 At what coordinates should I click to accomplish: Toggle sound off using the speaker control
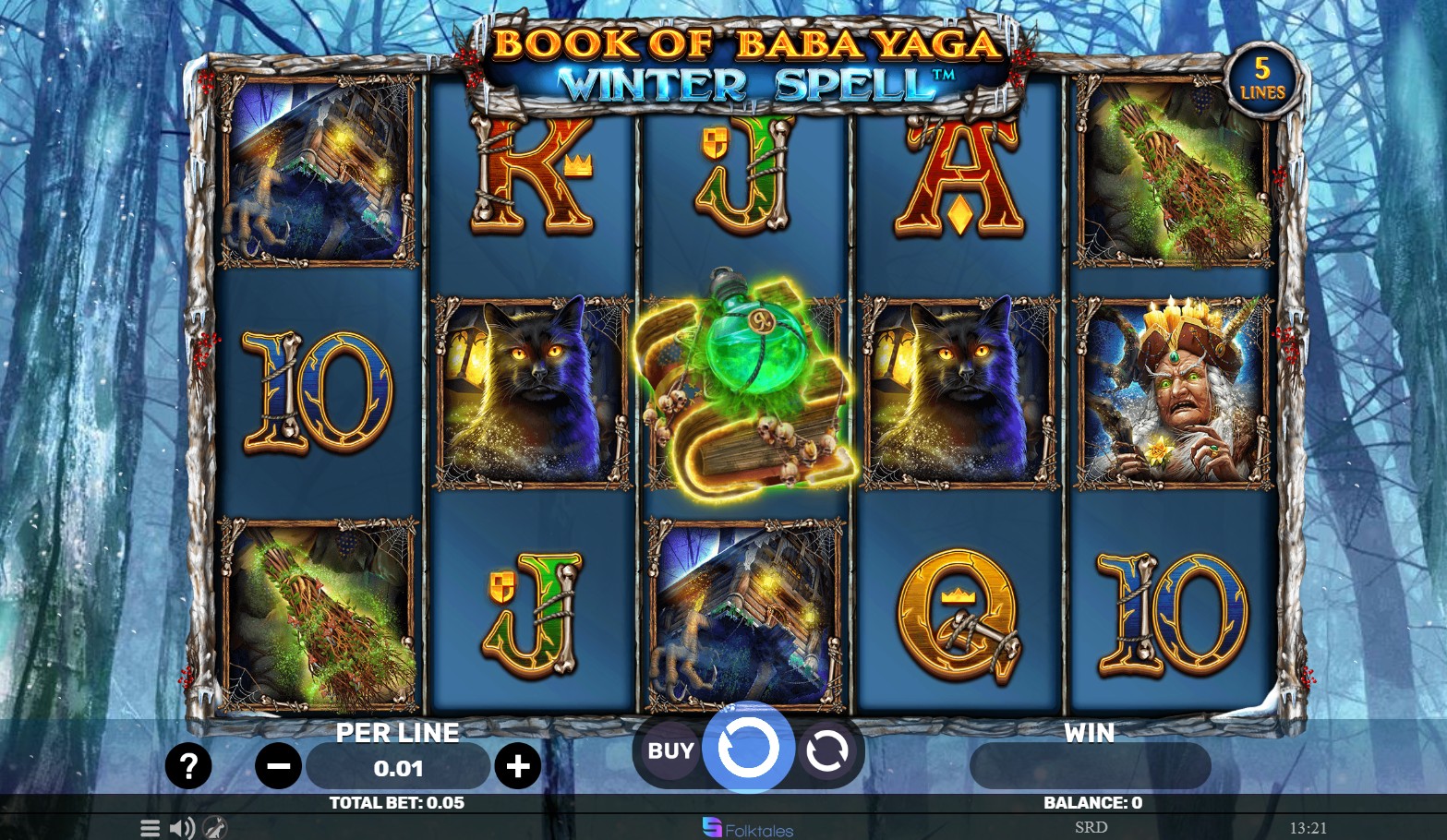click(x=180, y=828)
